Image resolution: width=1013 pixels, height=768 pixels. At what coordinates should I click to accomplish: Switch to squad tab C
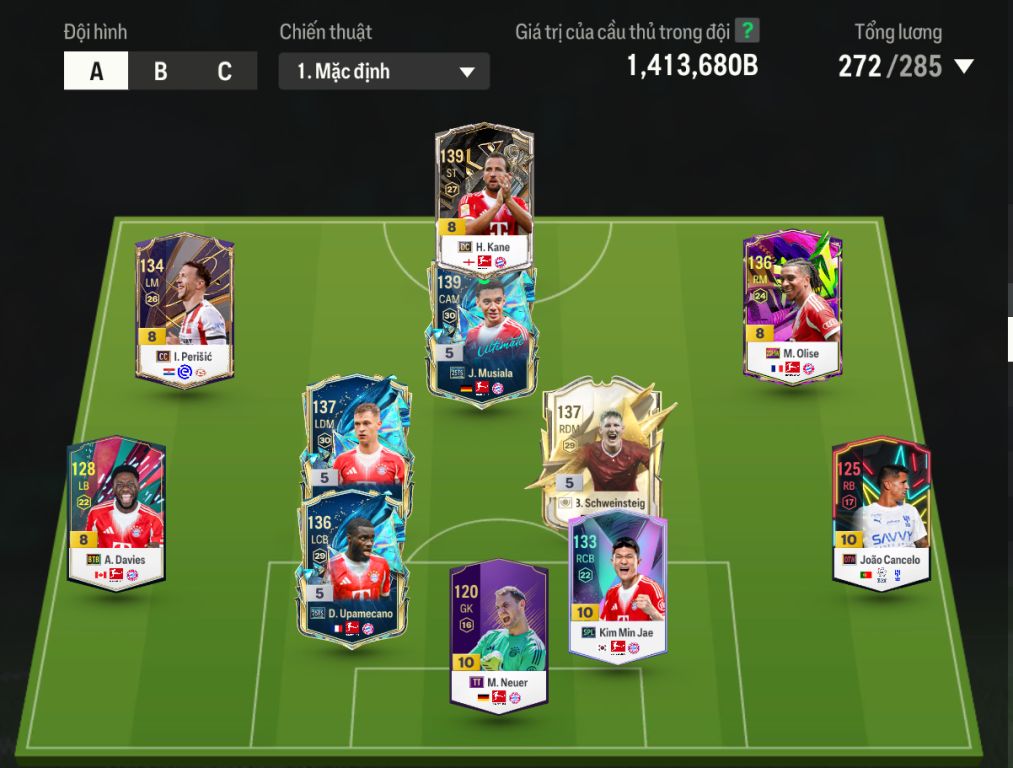(x=224, y=72)
